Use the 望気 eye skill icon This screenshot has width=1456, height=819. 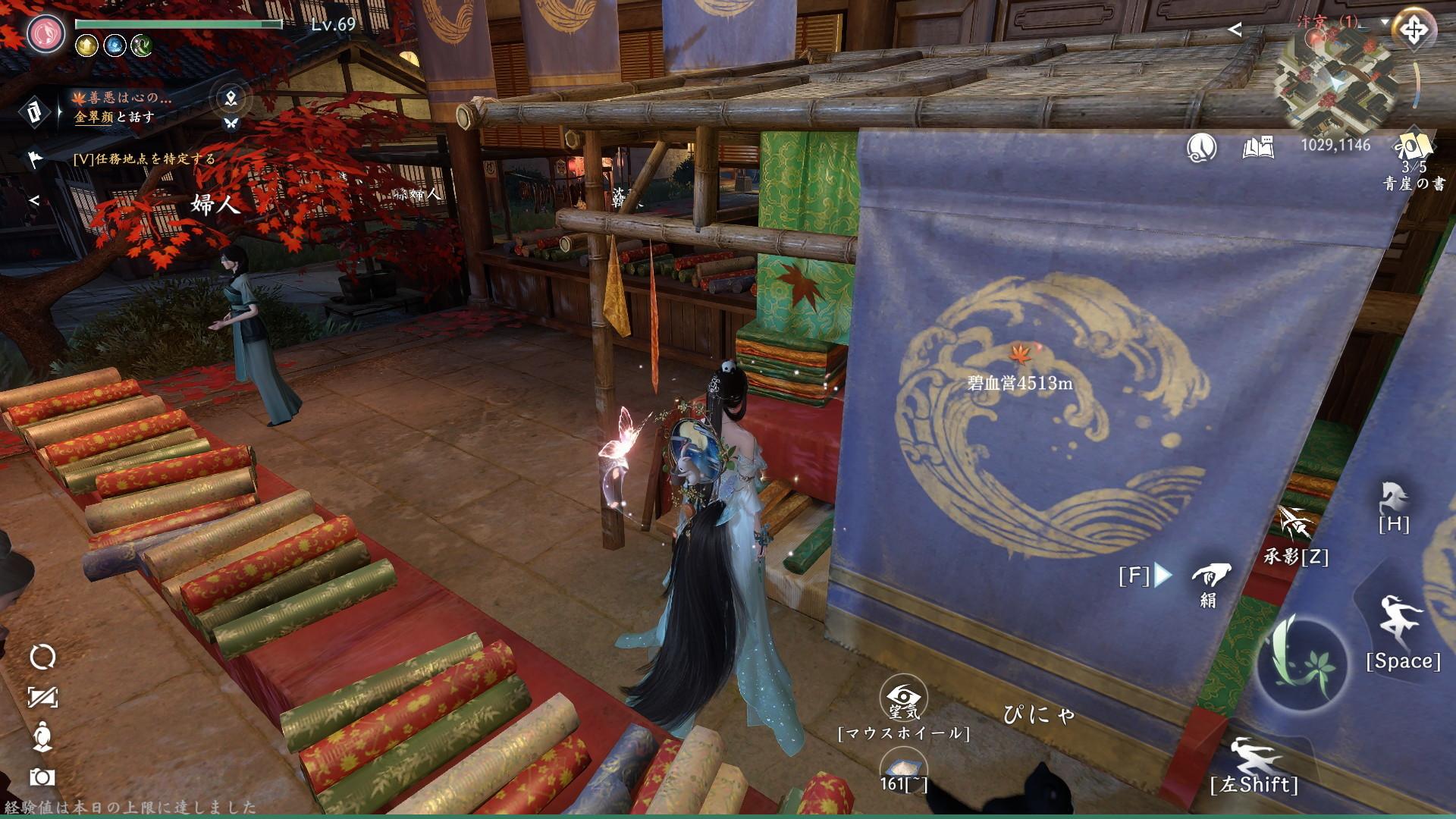click(x=903, y=698)
